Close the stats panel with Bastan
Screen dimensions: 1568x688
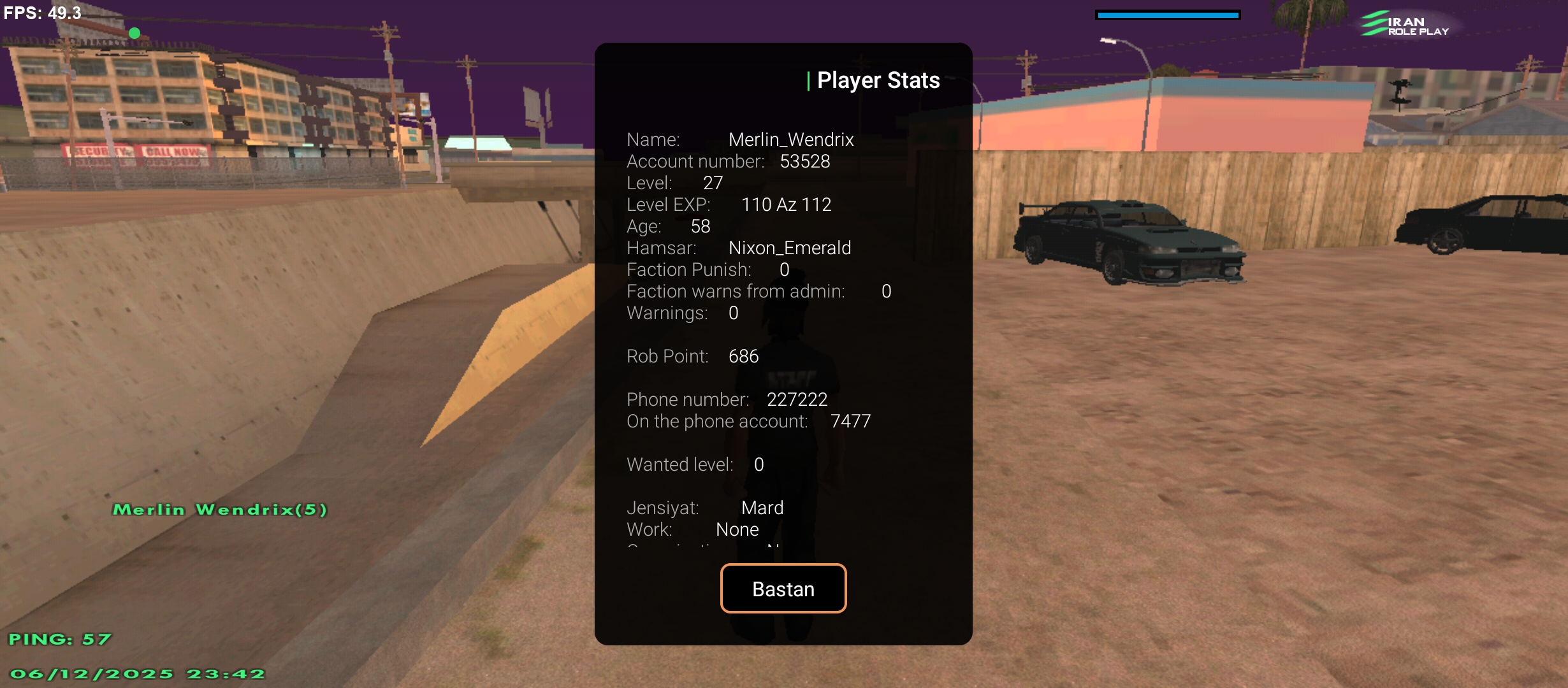tap(783, 589)
